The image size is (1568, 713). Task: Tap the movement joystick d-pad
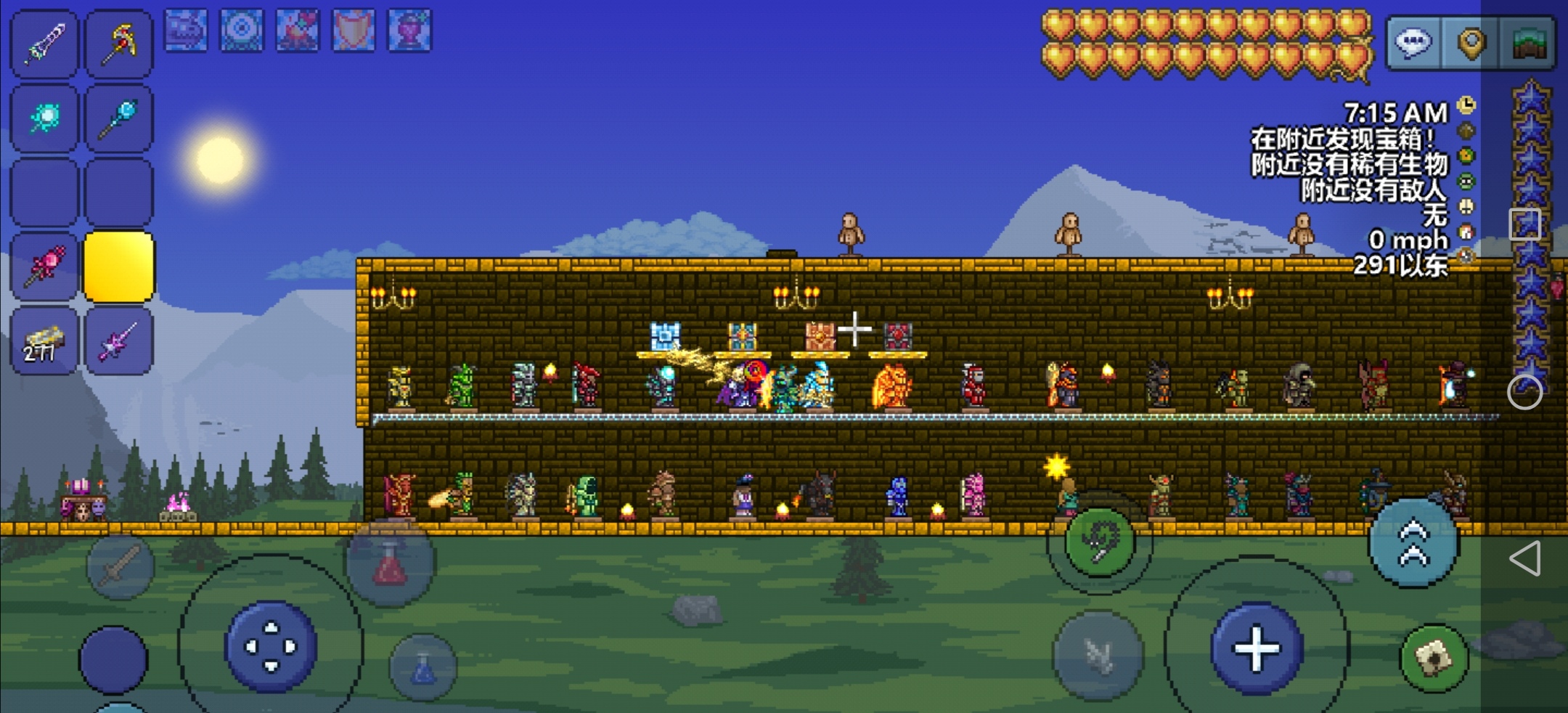(x=271, y=645)
